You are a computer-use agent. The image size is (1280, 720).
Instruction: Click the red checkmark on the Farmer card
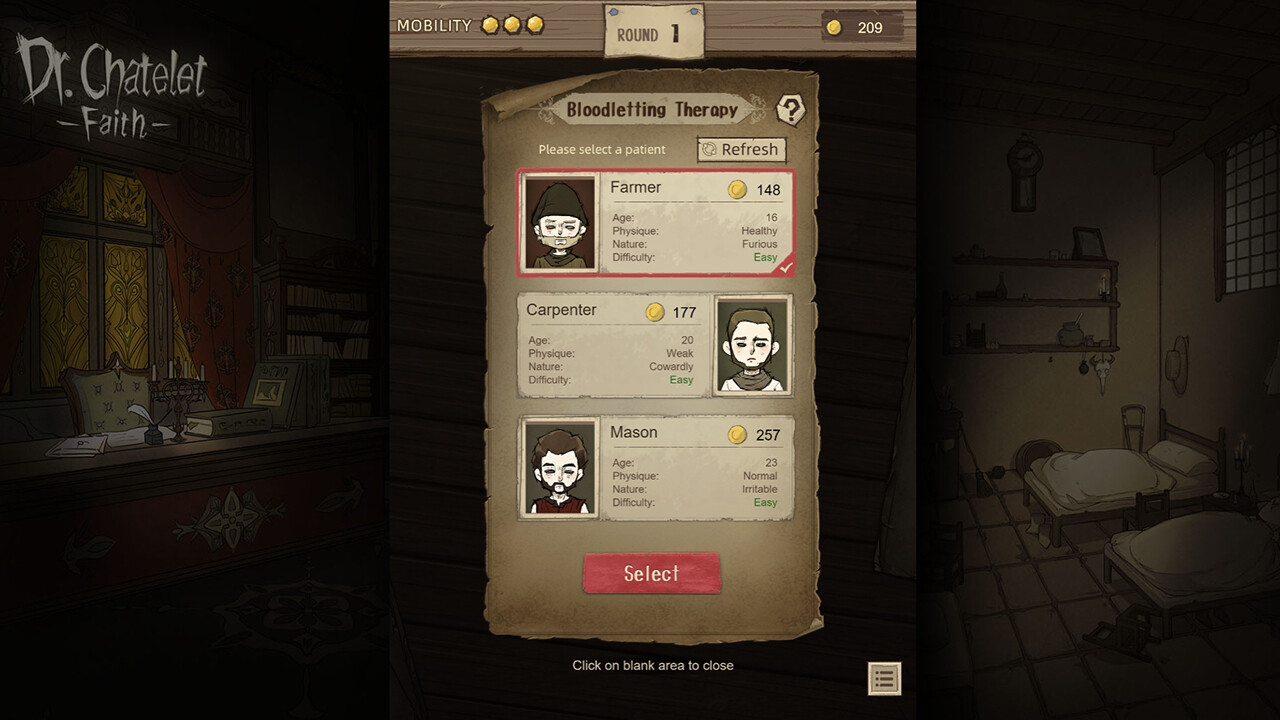point(786,266)
